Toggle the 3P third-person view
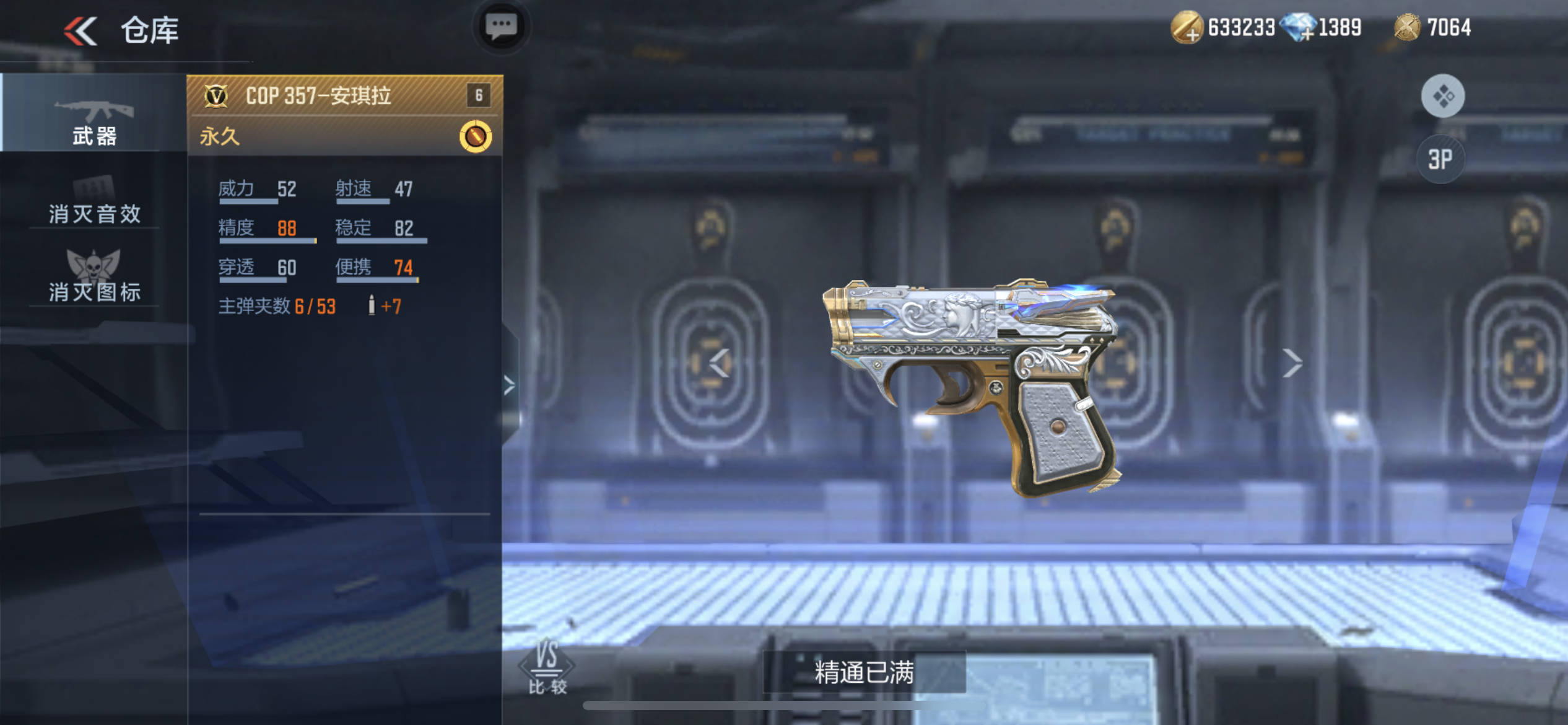Viewport: 1568px width, 725px height. 1440,159
